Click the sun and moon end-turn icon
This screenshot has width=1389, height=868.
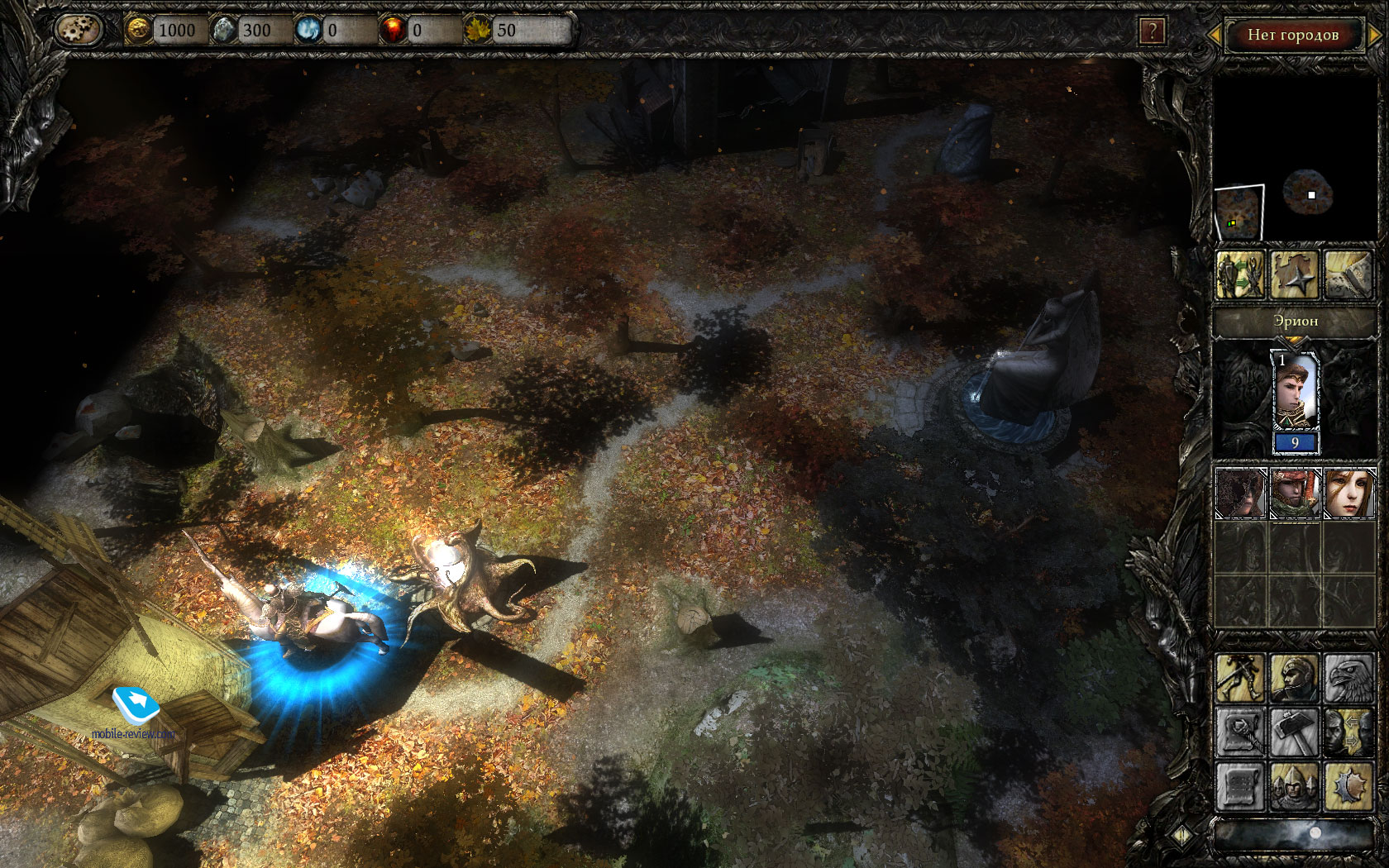[x=1348, y=785]
